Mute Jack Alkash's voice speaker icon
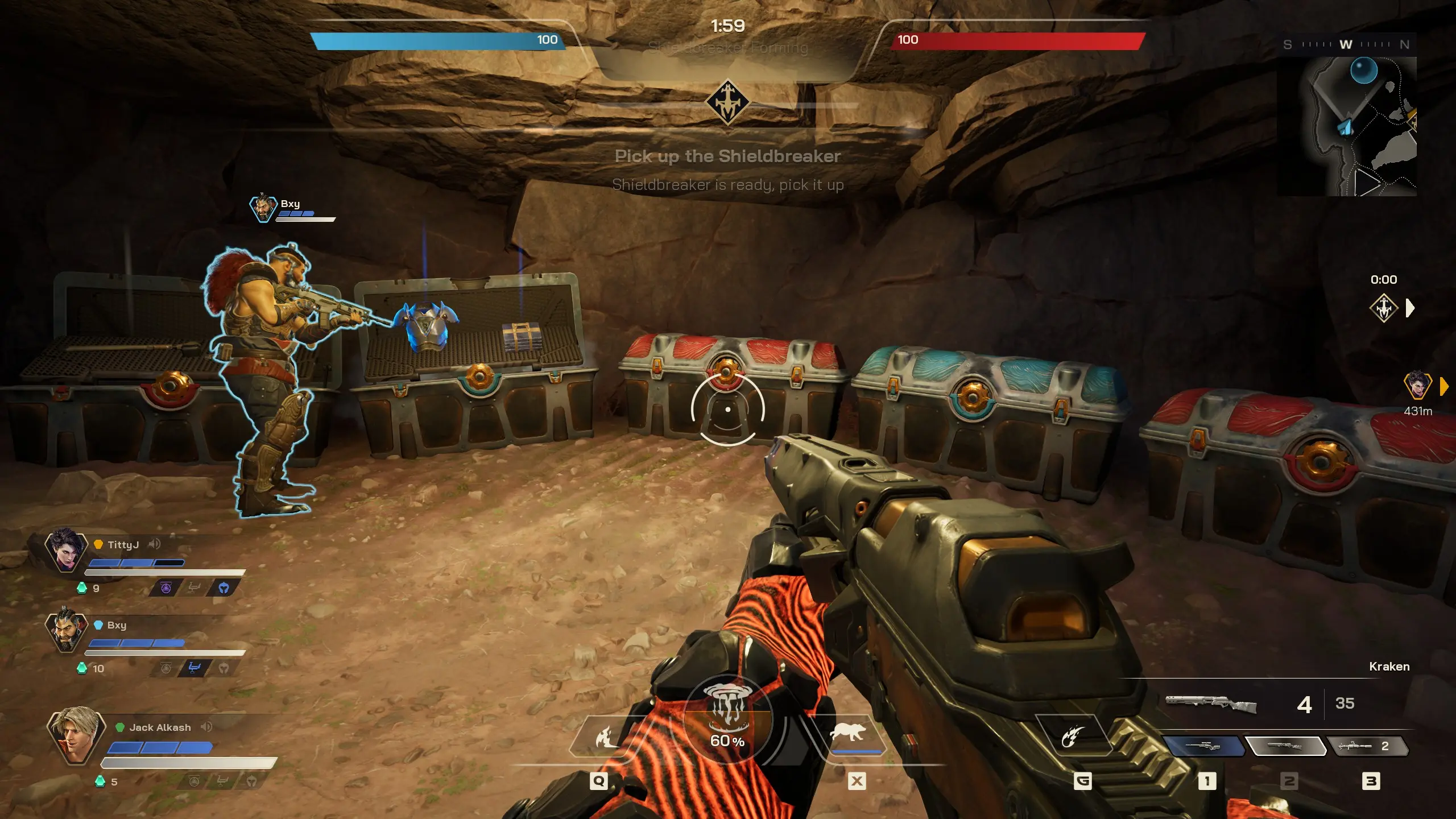This screenshot has width=1456, height=819. click(206, 727)
